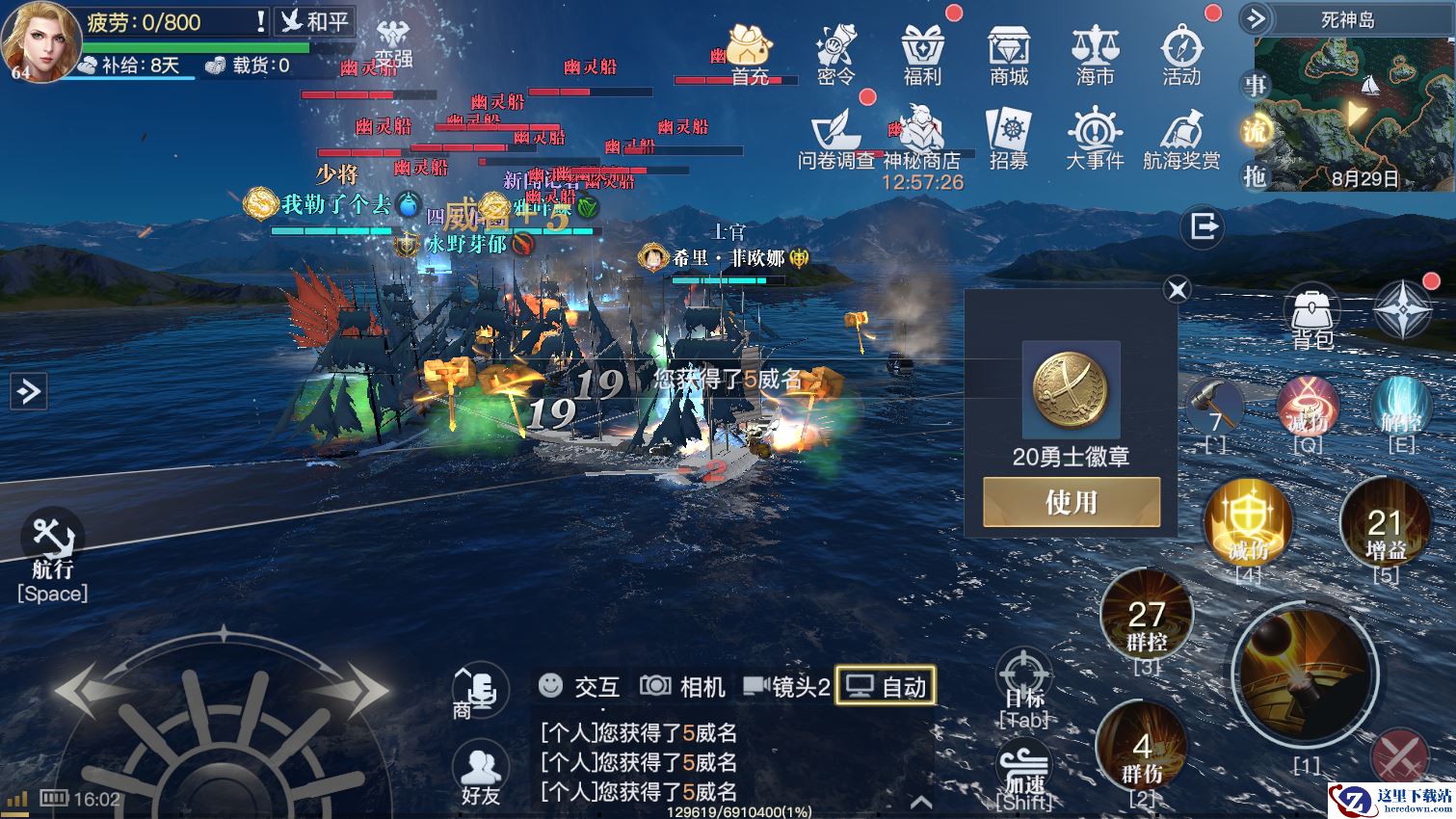Open the 海市 market
Image resolution: width=1456 pixels, height=819 pixels.
point(1095,54)
